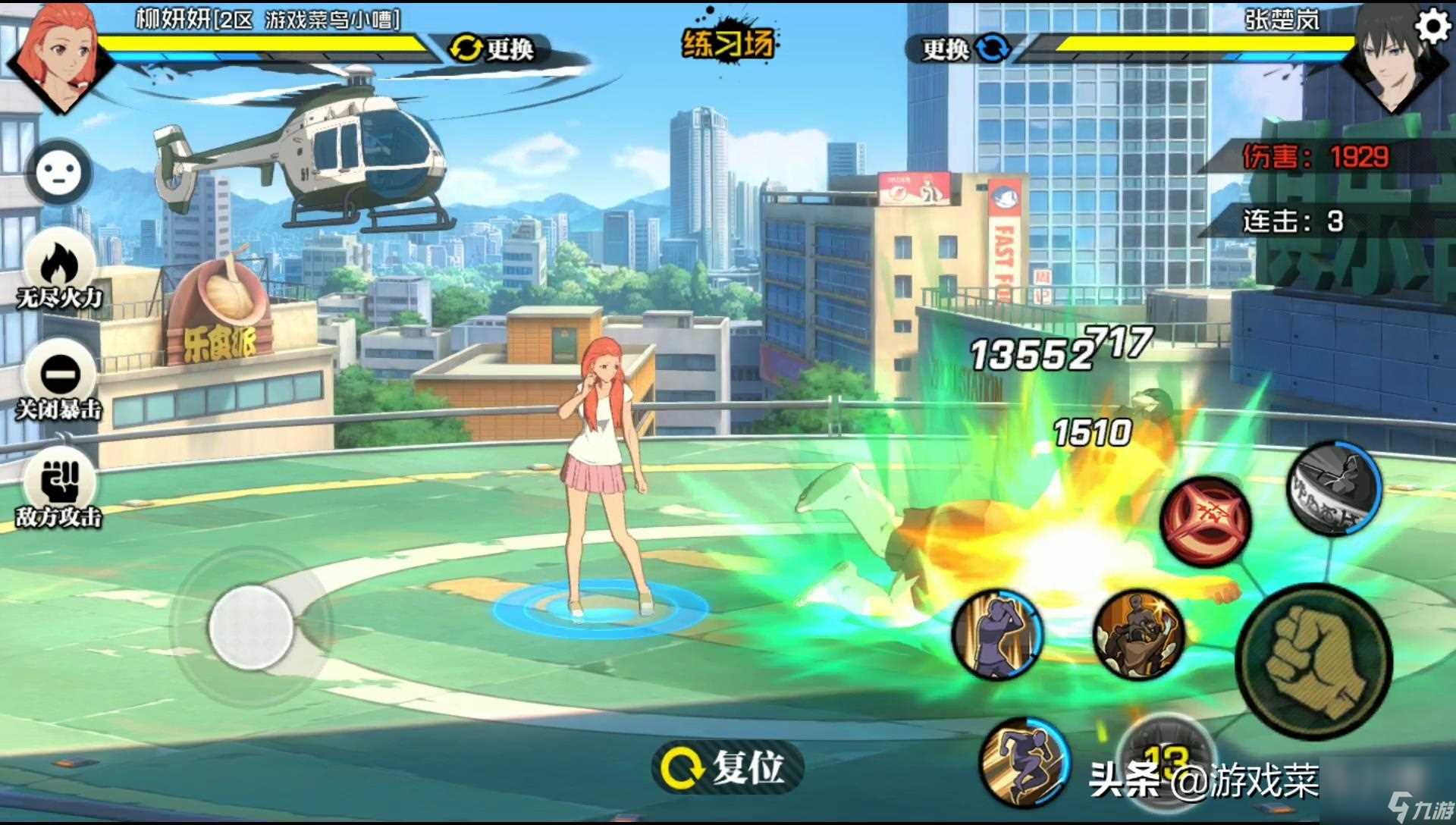Tap the virtual joystick knob
The image size is (1456, 825).
(251, 627)
